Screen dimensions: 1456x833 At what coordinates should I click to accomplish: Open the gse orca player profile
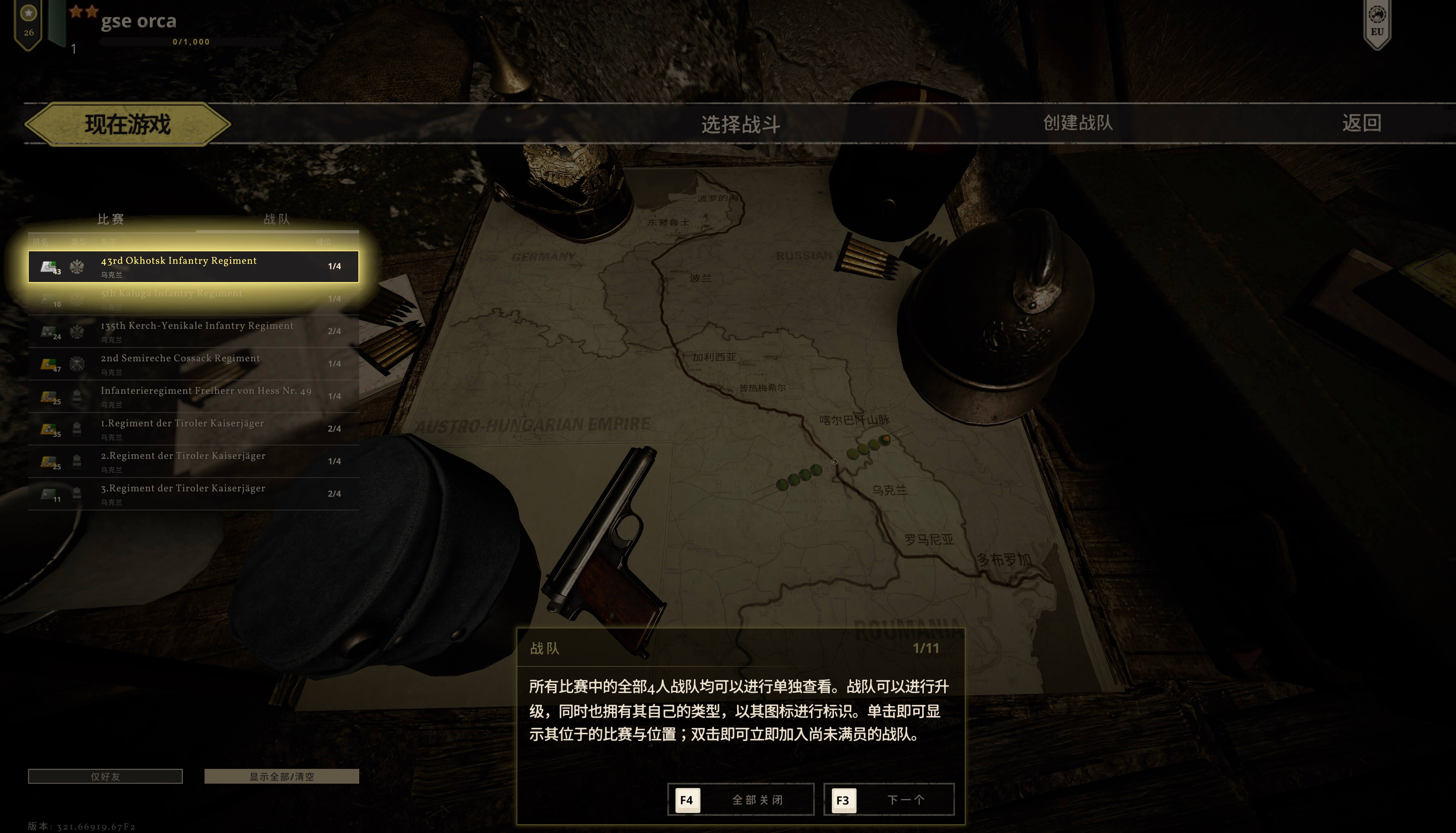pos(138,22)
